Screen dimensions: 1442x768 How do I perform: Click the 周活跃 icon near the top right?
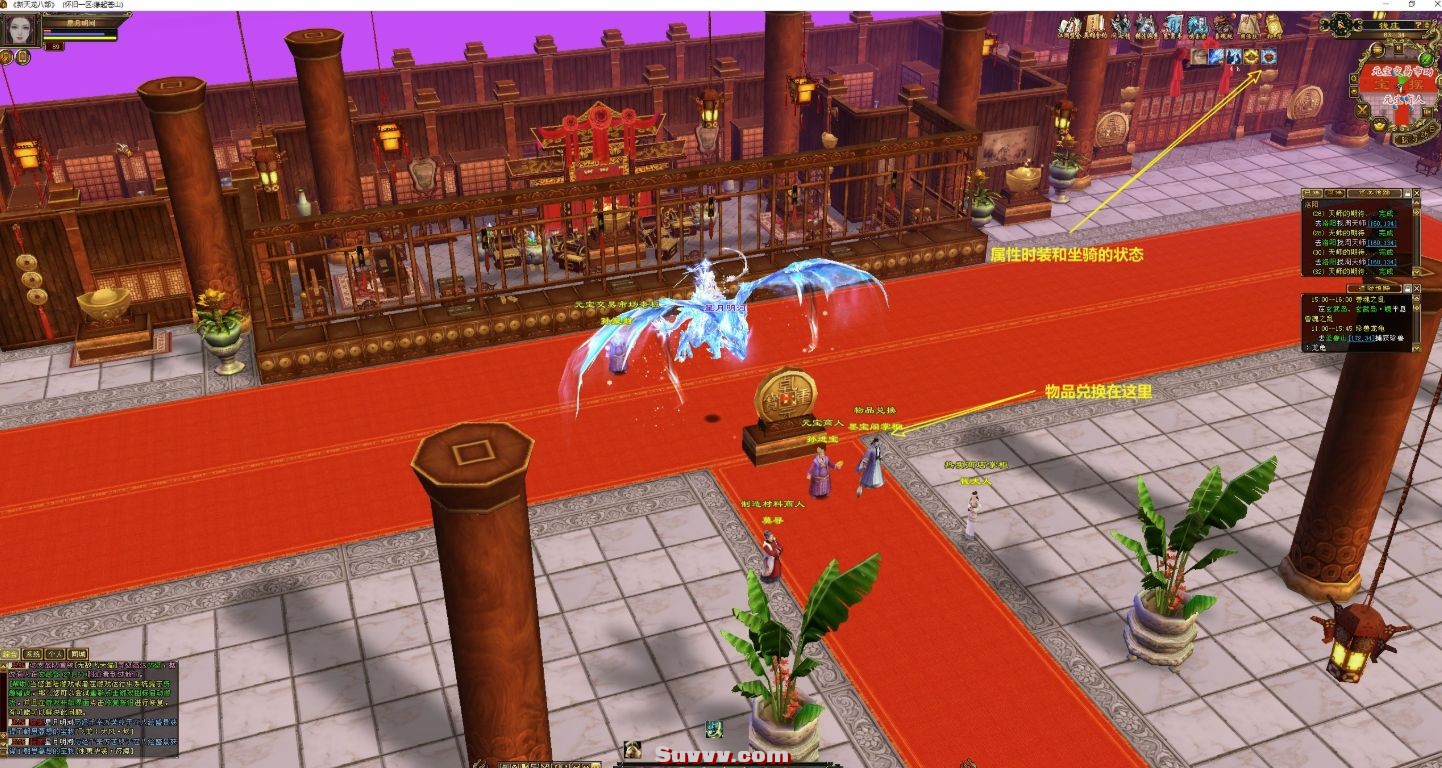tap(1249, 26)
